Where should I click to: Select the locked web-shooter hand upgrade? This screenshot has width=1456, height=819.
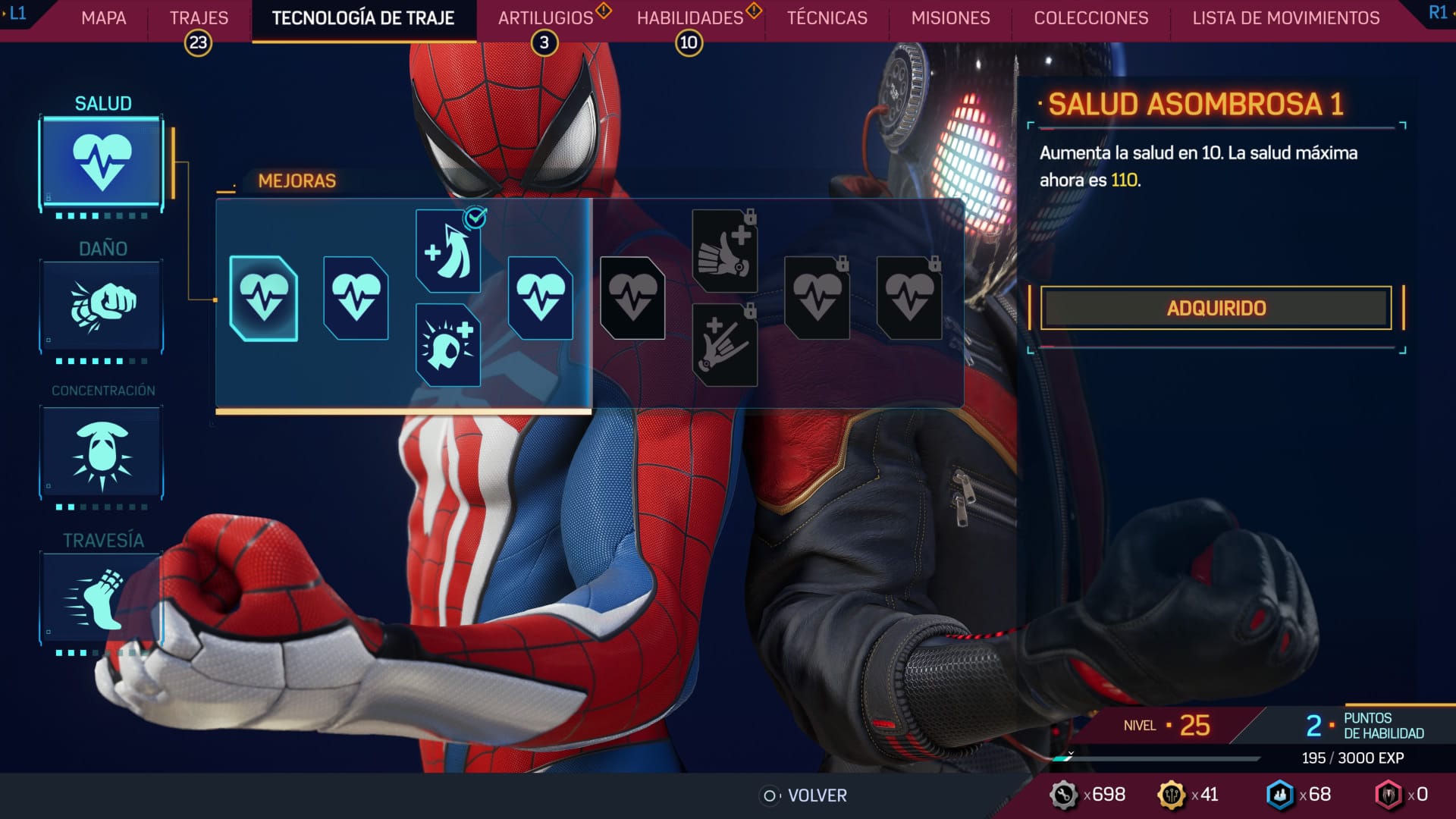724,345
